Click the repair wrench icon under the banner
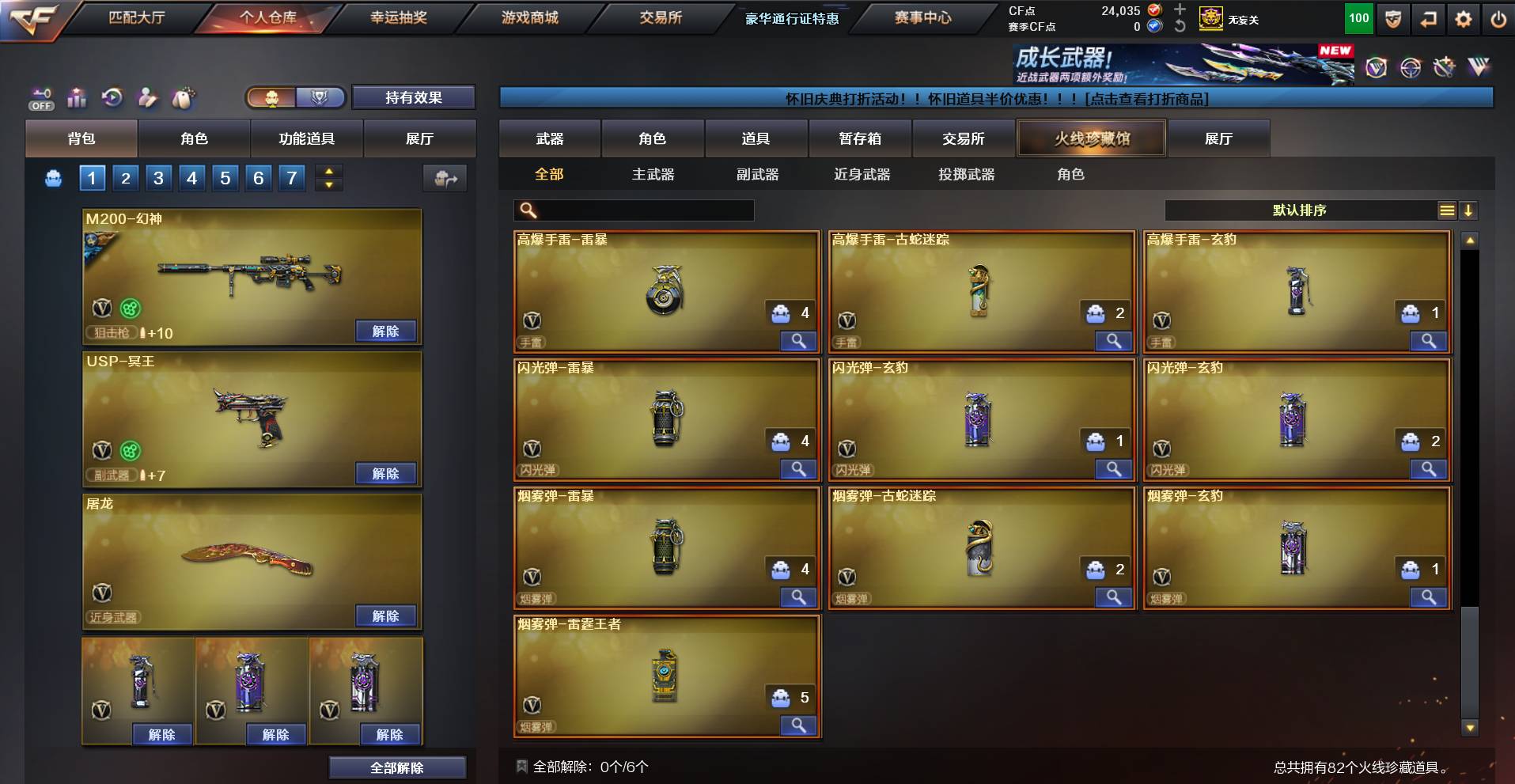This screenshot has width=1515, height=784. click(x=148, y=97)
